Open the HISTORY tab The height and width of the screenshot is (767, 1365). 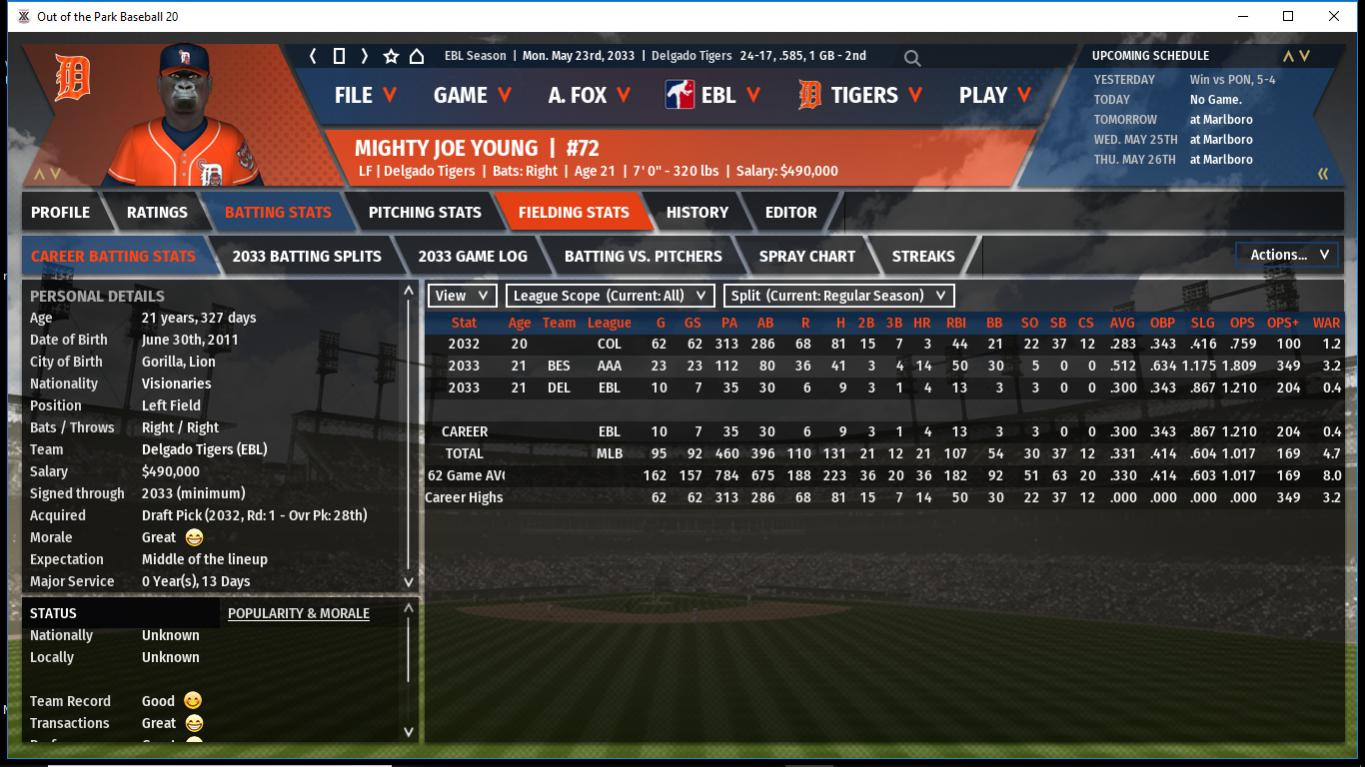tap(697, 212)
